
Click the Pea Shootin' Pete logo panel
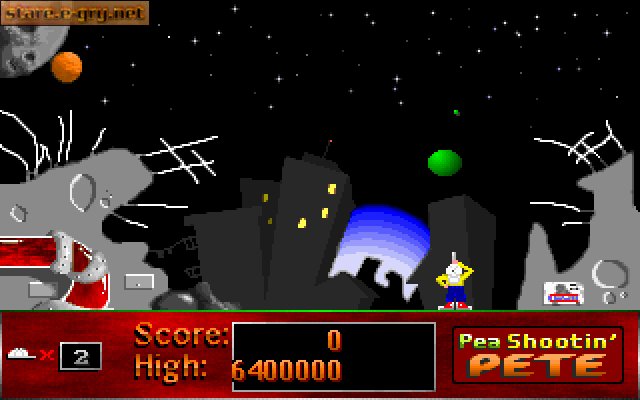[x=538, y=354]
